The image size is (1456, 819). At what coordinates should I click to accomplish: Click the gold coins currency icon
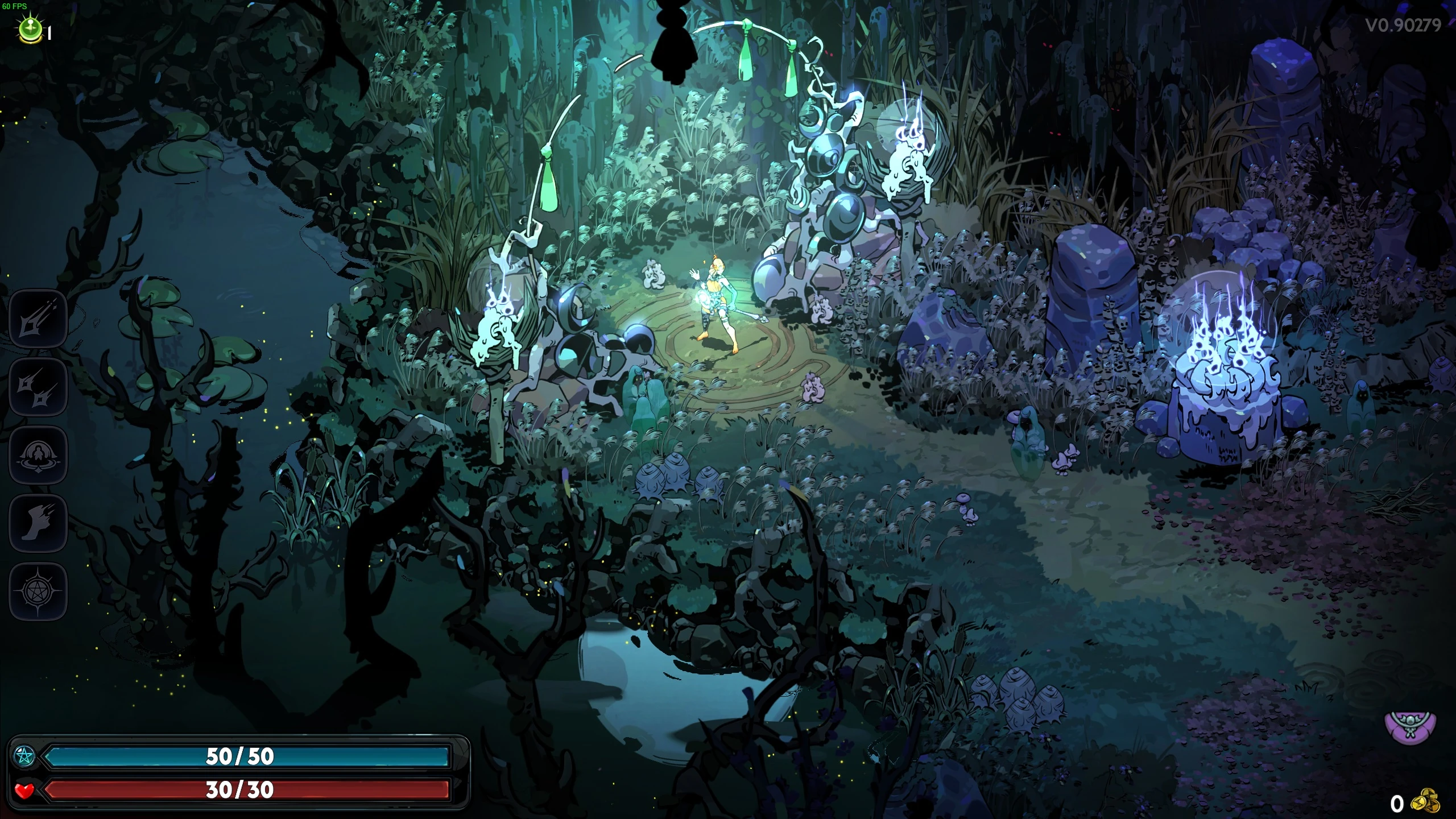(x=1428, y=802)
